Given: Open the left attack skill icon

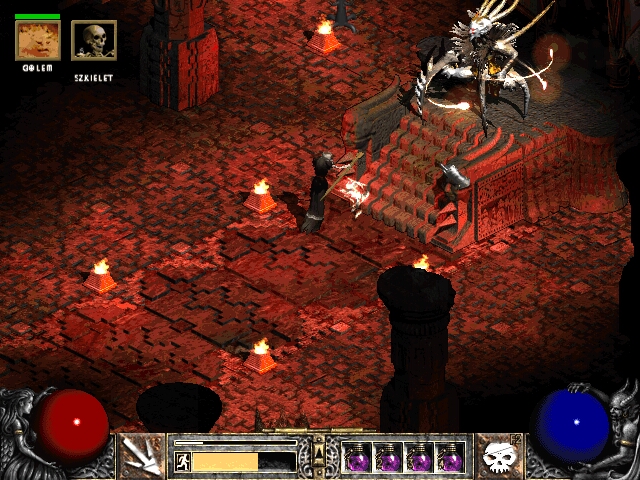Looking at the screenshot, I should (142, 456).
